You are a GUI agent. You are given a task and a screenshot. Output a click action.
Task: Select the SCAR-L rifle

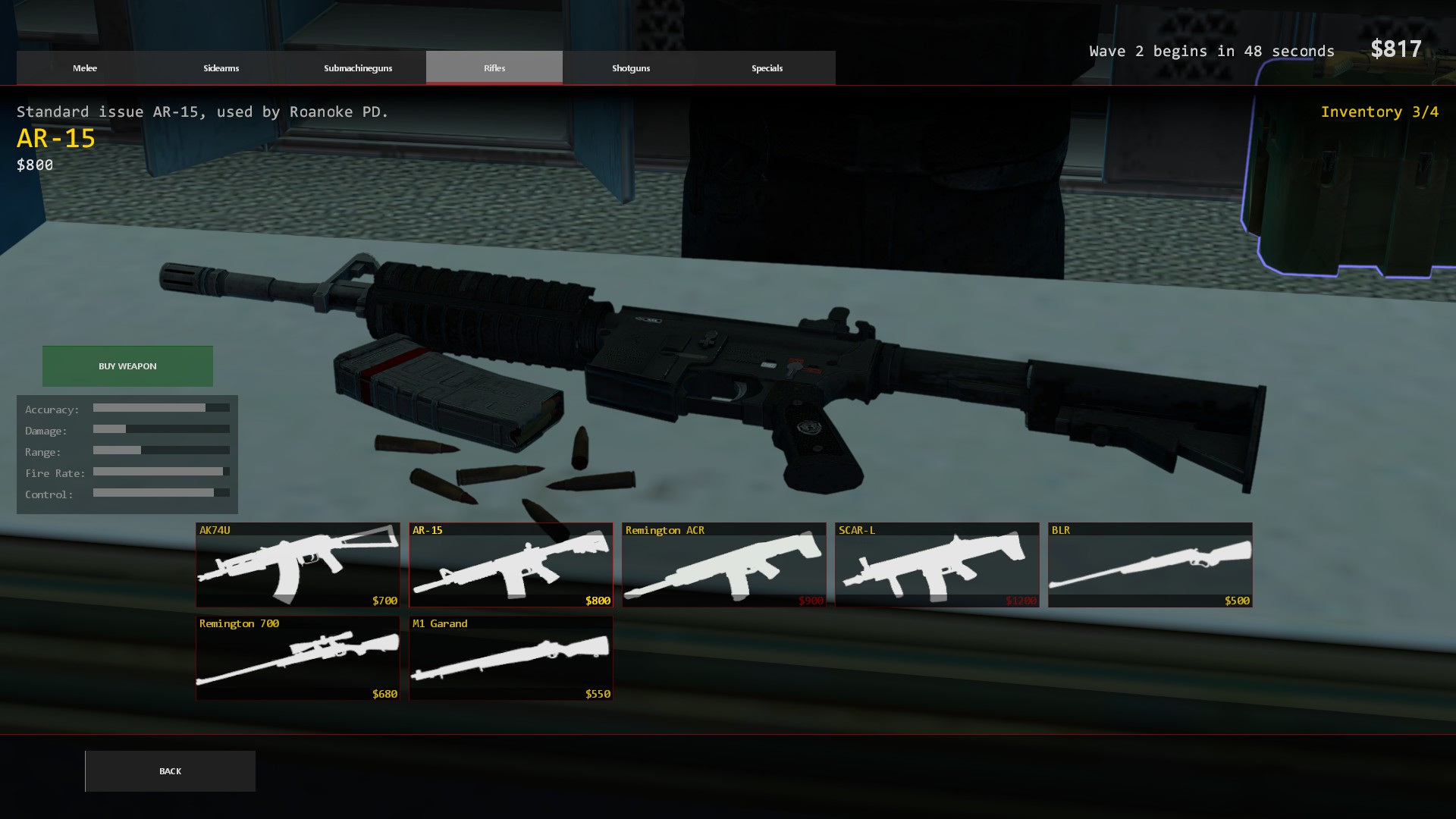[937, 564]
